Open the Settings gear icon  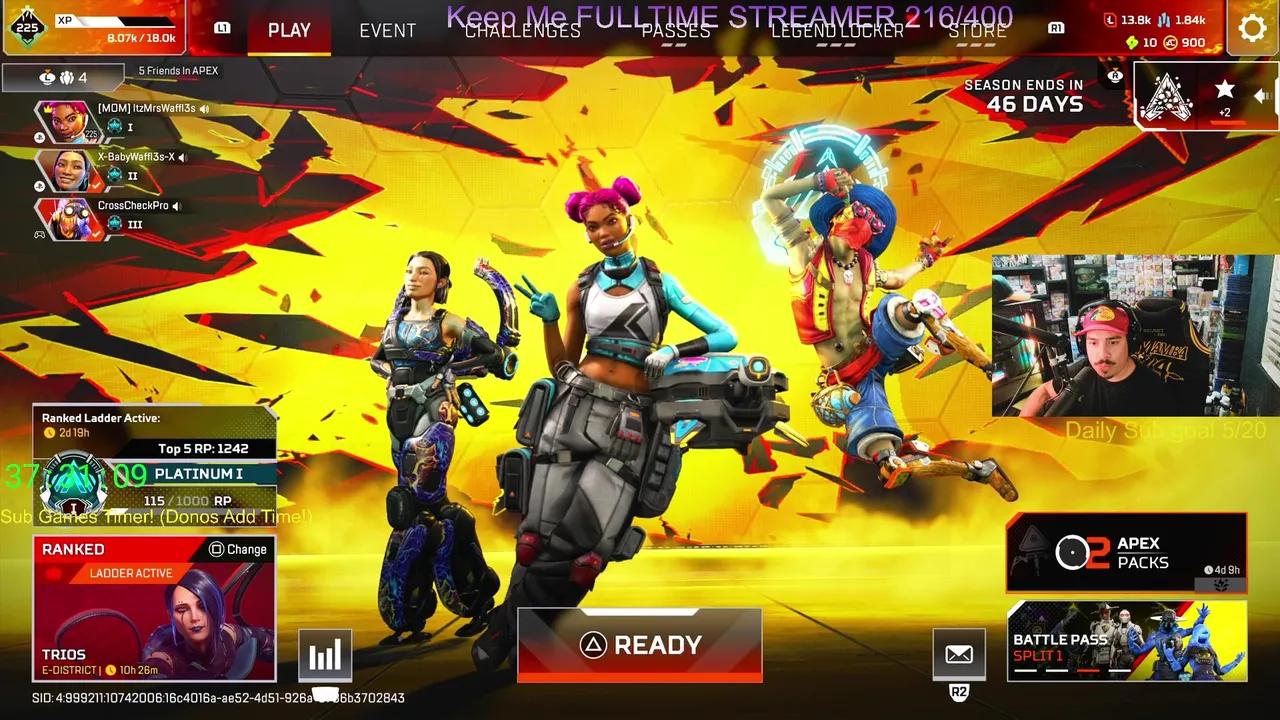click(1252, 28)
